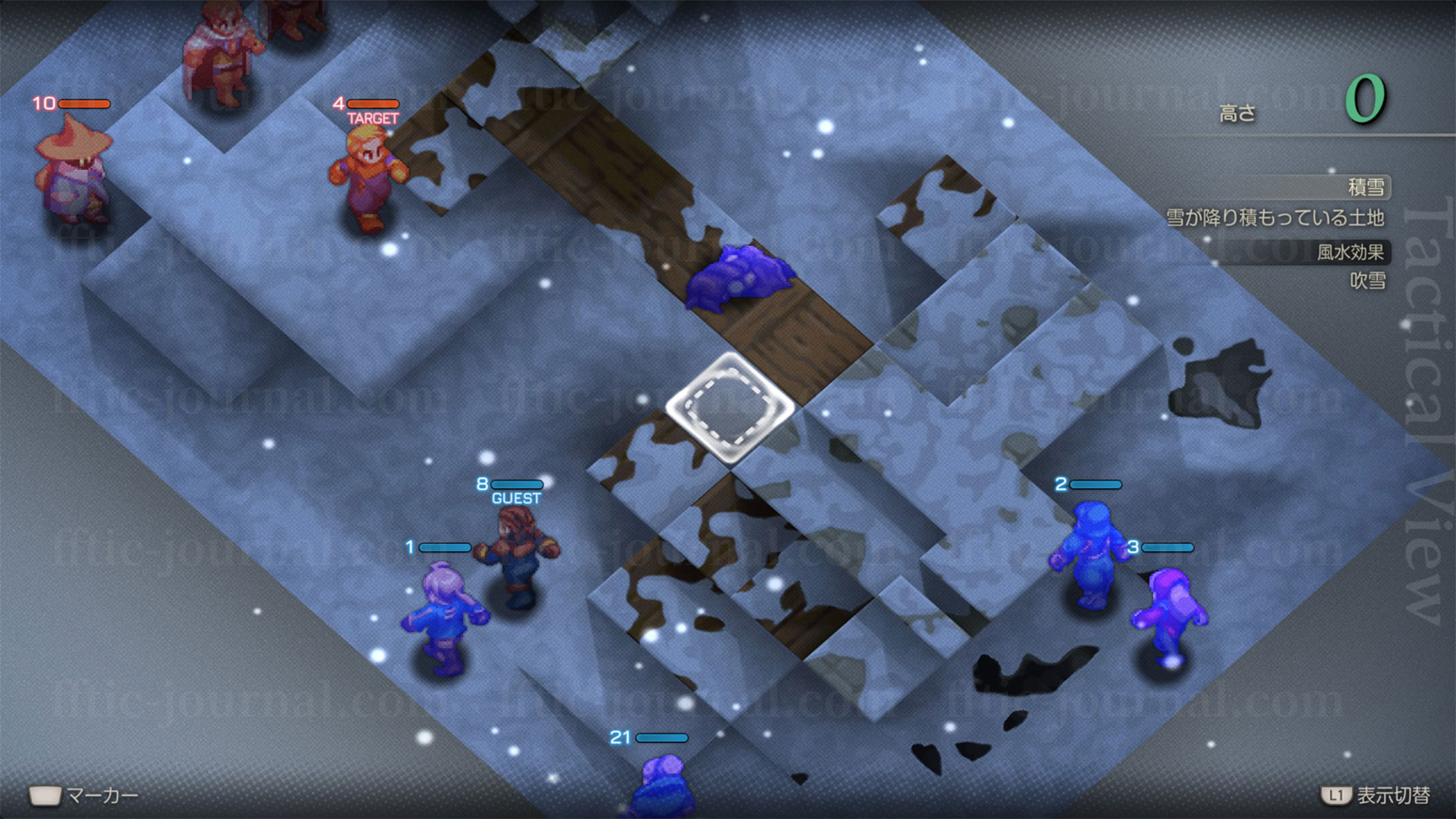
Task: Select the white dashed cursor tile
Action: (730, 408)
